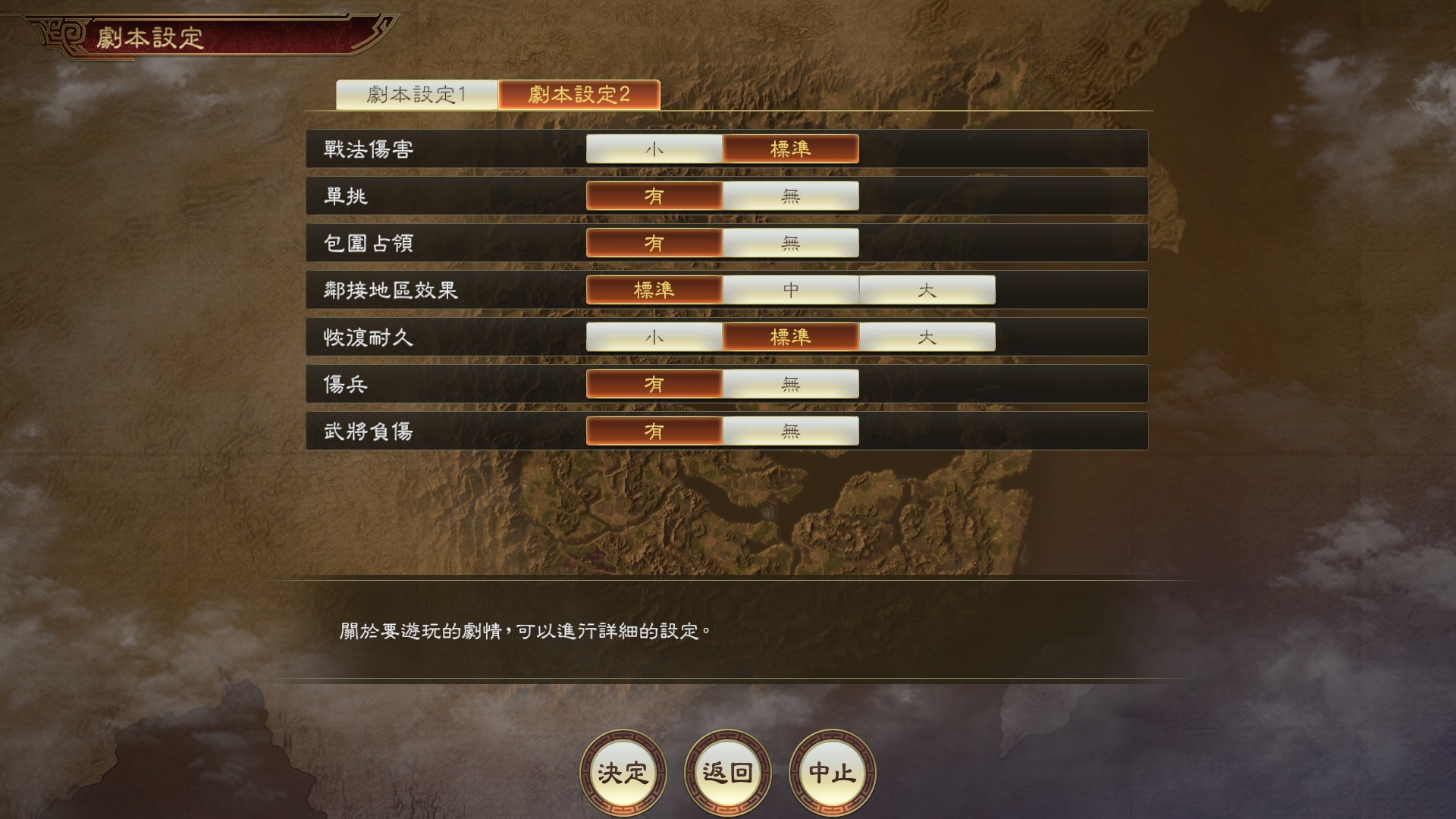The image size is (1456, 819).
Task: Select the 劇本設定2 tab
Action: (579, 96)
